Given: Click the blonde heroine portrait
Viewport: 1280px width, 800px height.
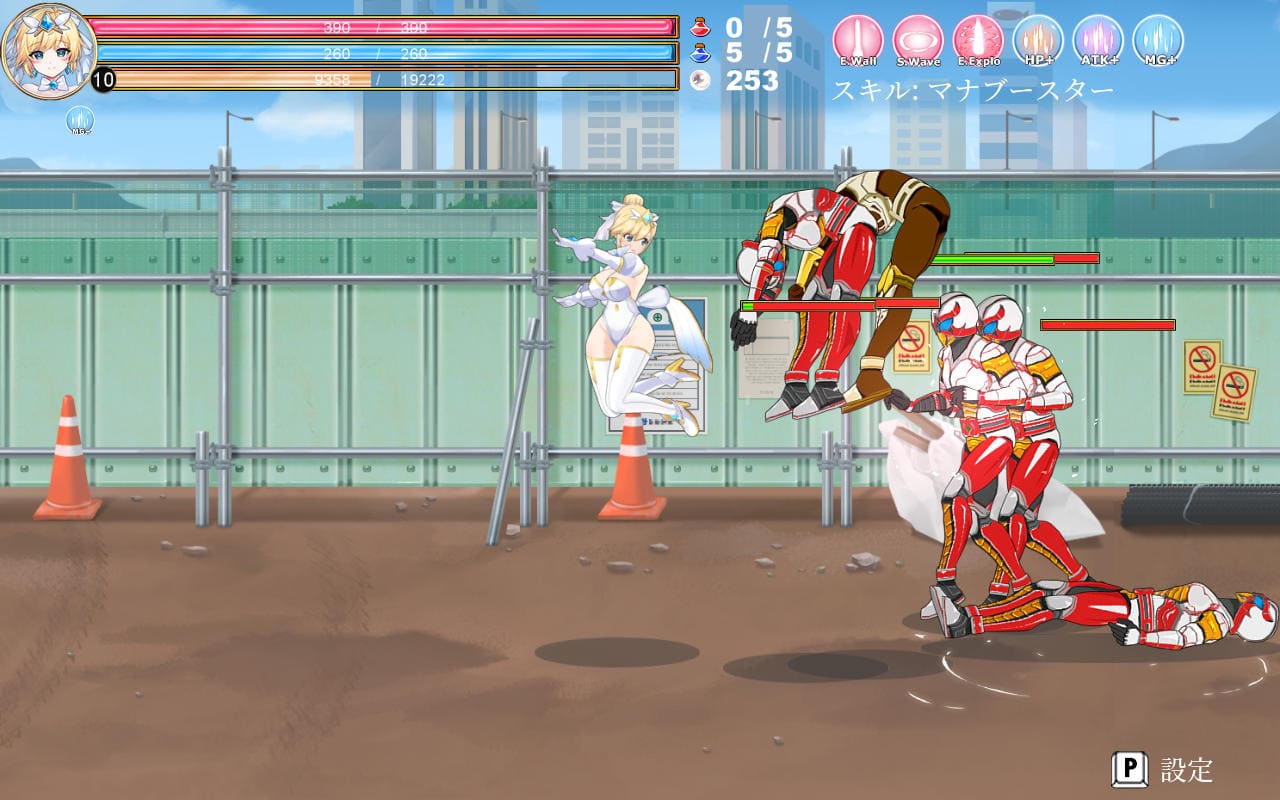Looking at the screenshot, I should (x=48, y=48).
